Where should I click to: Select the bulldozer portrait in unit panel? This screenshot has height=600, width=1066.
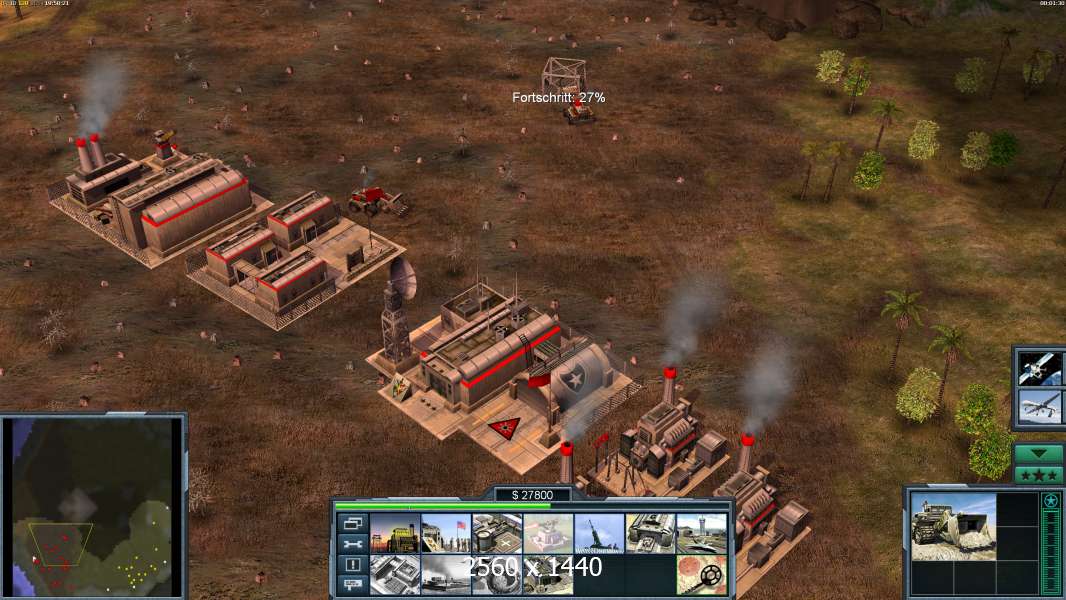953,526
